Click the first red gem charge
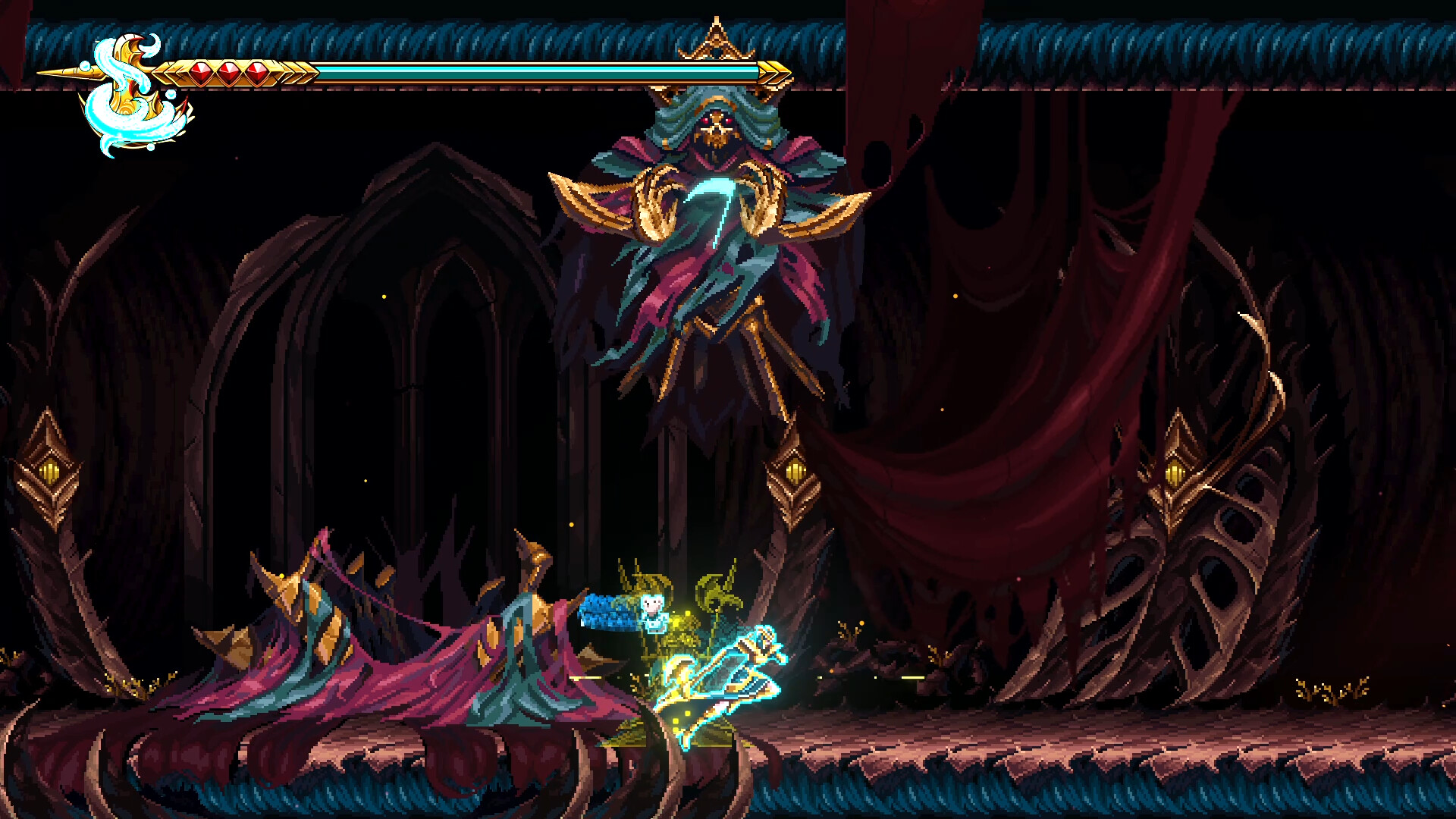1456x819 pixels. [199, 72]
